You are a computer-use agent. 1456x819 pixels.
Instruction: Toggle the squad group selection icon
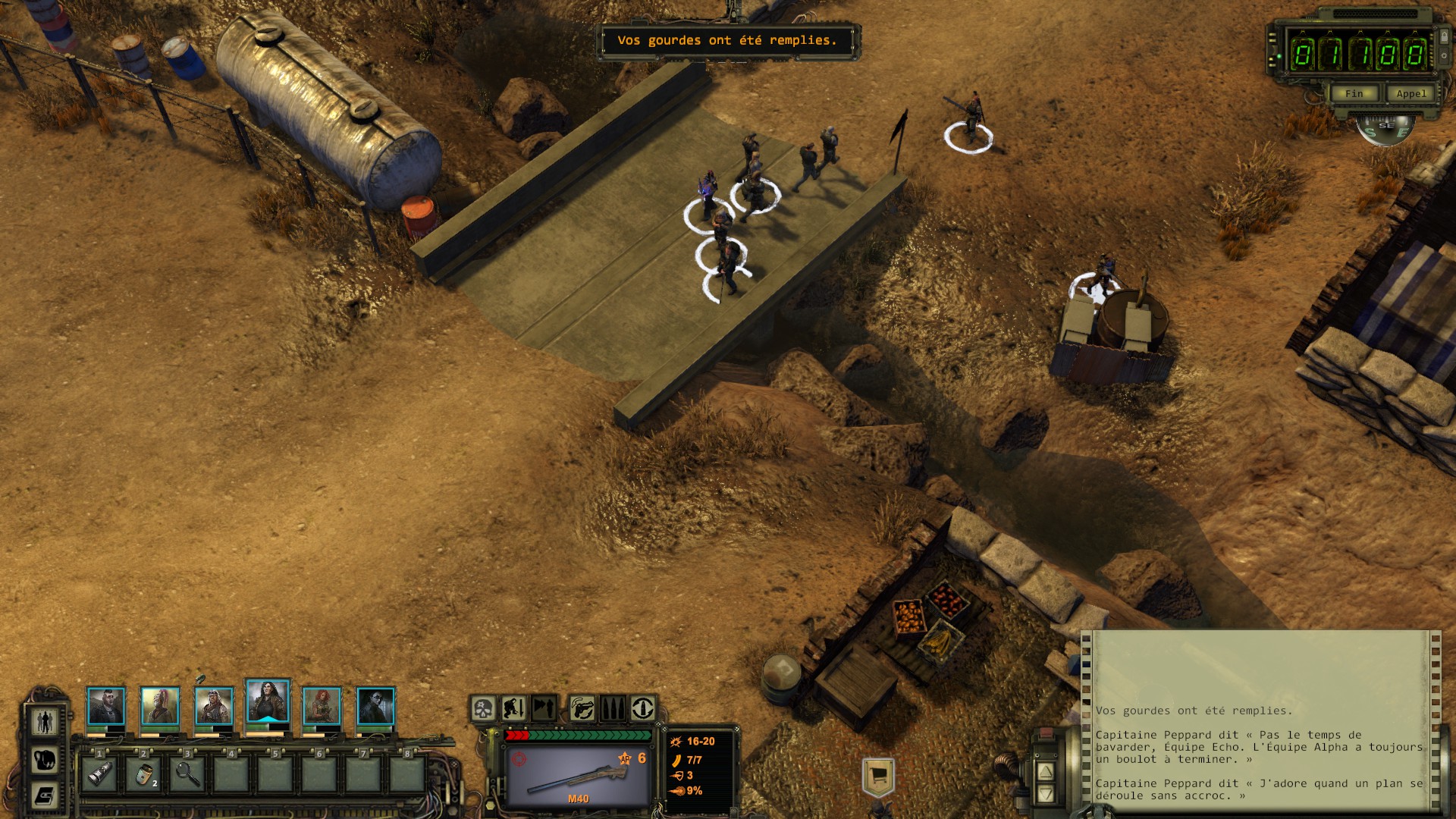click(x=45, y=721)
